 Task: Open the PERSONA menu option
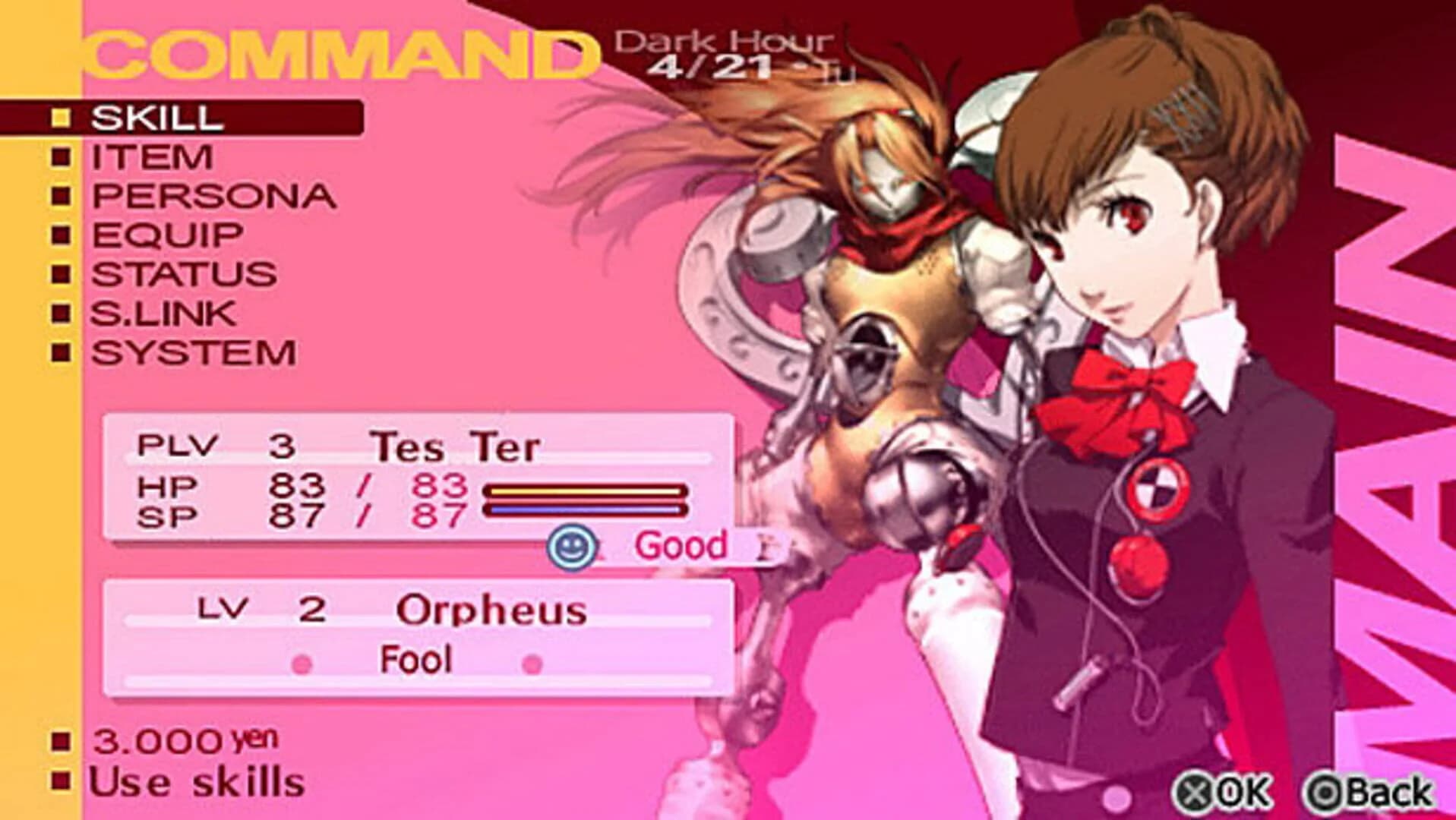[213, 195]
